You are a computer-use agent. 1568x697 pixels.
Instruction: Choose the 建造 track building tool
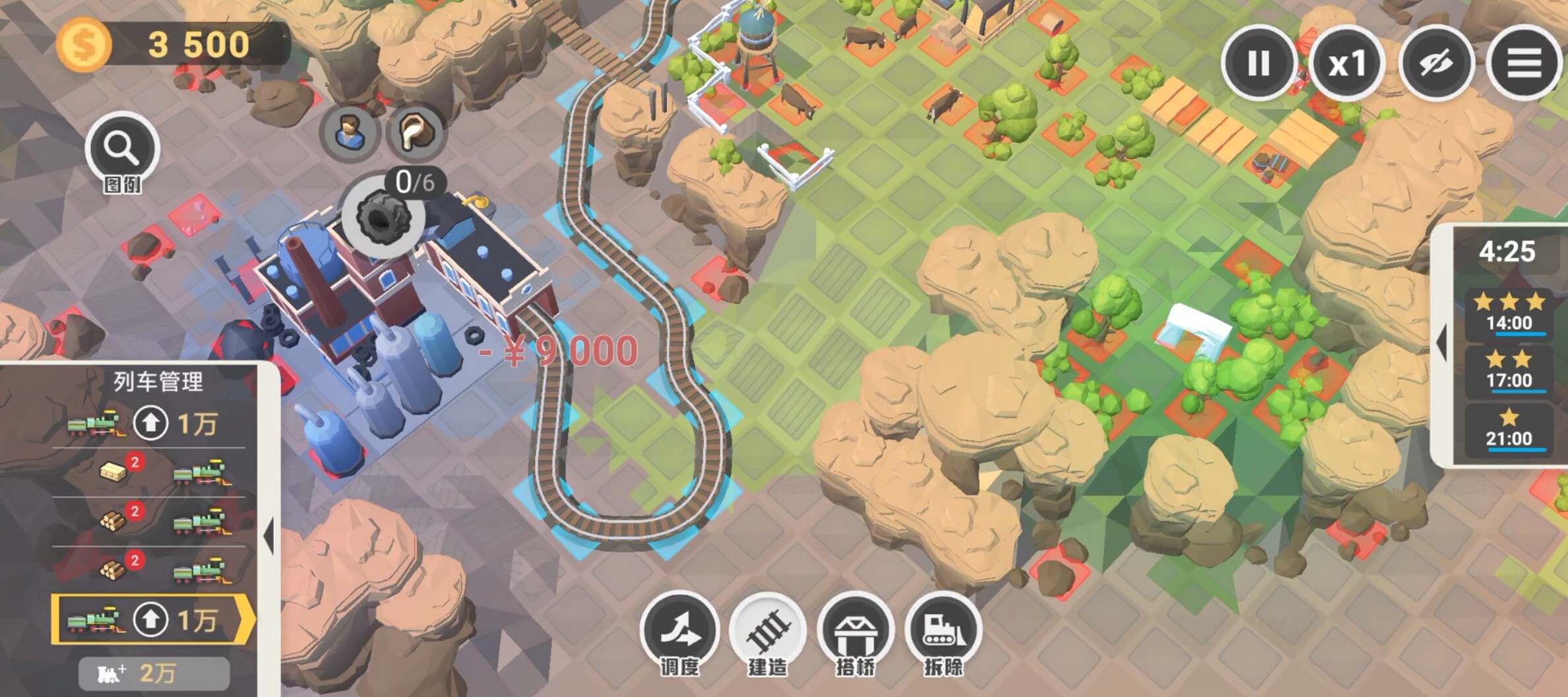[x=767, y=632]
